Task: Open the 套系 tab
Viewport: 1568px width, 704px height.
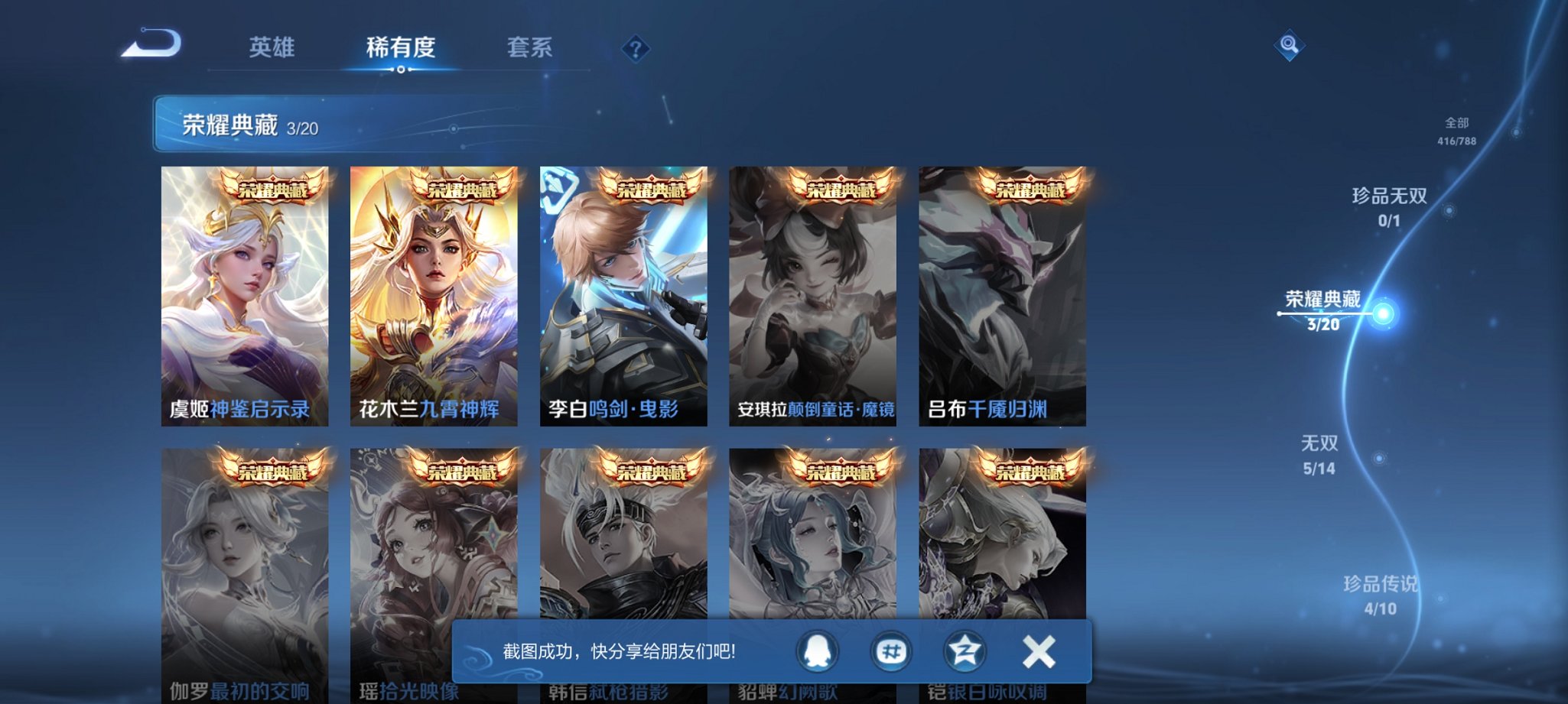Action: pos(531,48)
